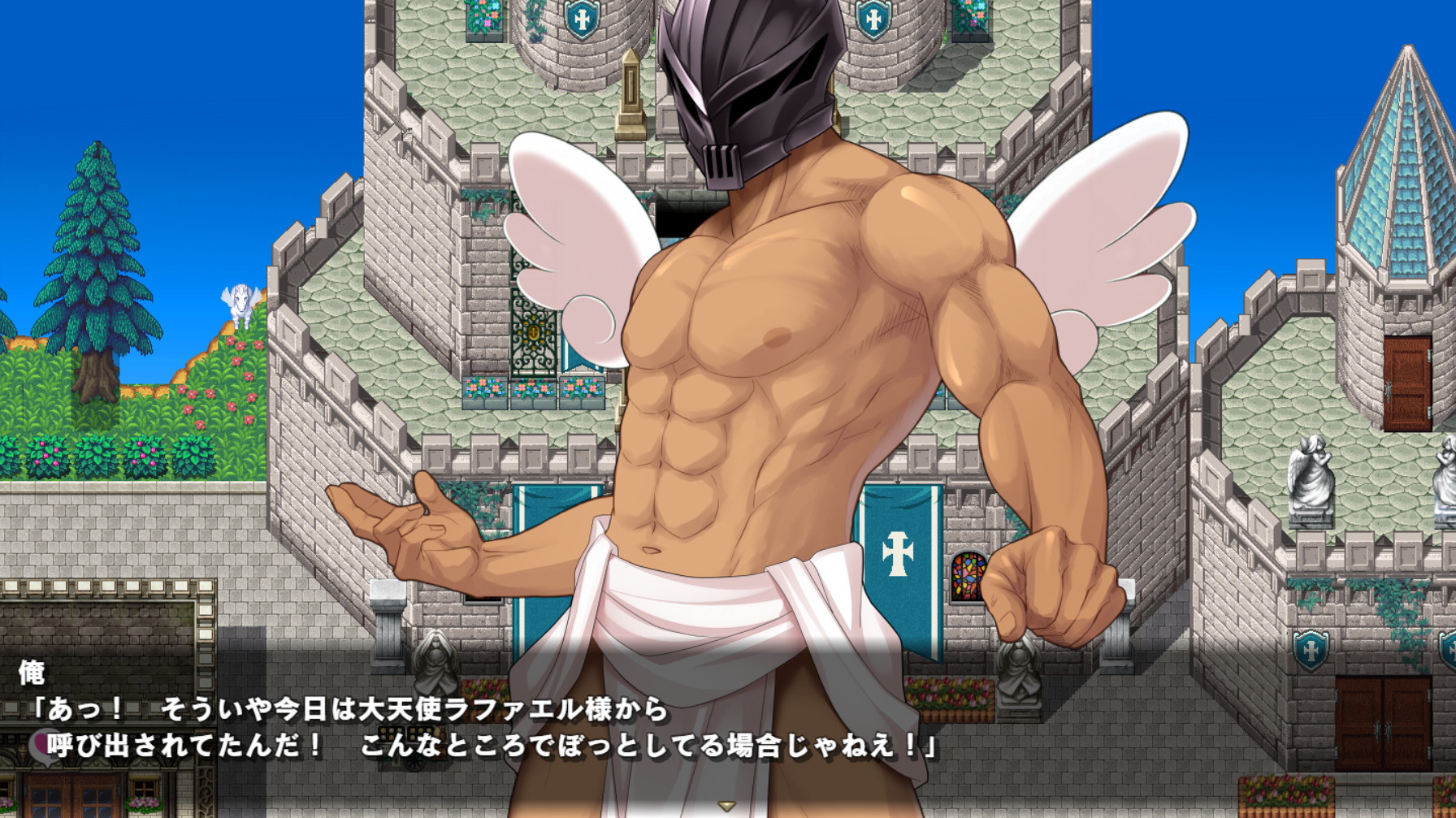Advance dialogue with the gold continue arrow
Viewport: 1456px width, 818px height.
[x=727, y=806]
